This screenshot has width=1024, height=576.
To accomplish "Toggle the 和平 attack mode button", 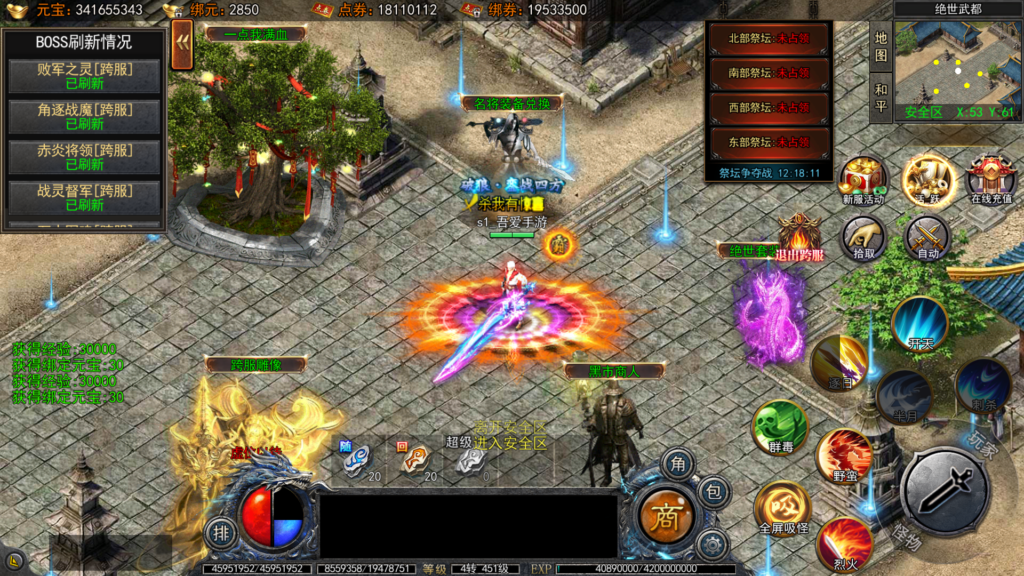I will pyautogui.click(x=881, y=97).
